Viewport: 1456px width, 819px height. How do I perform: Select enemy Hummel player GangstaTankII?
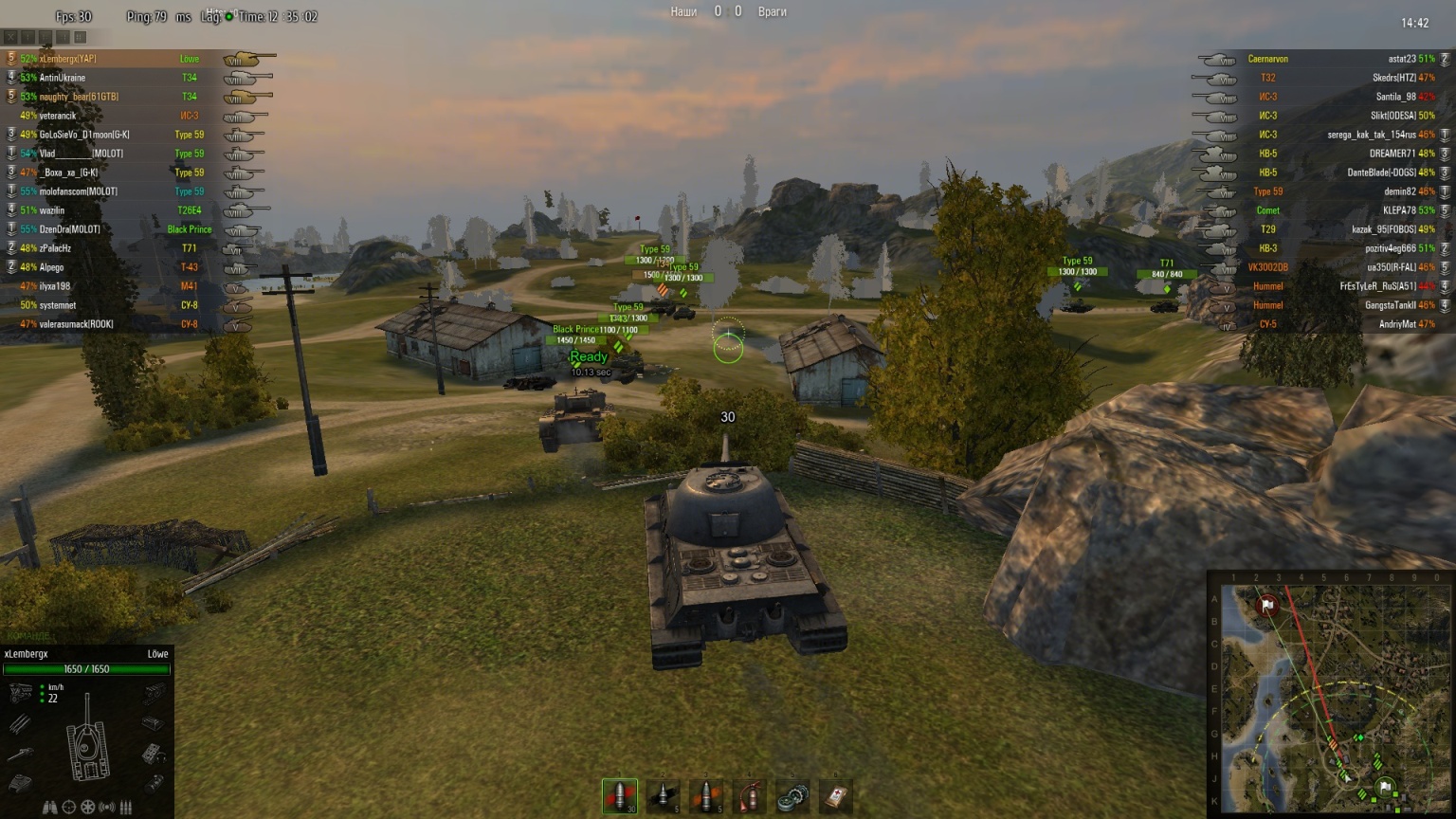(1392, 305)
